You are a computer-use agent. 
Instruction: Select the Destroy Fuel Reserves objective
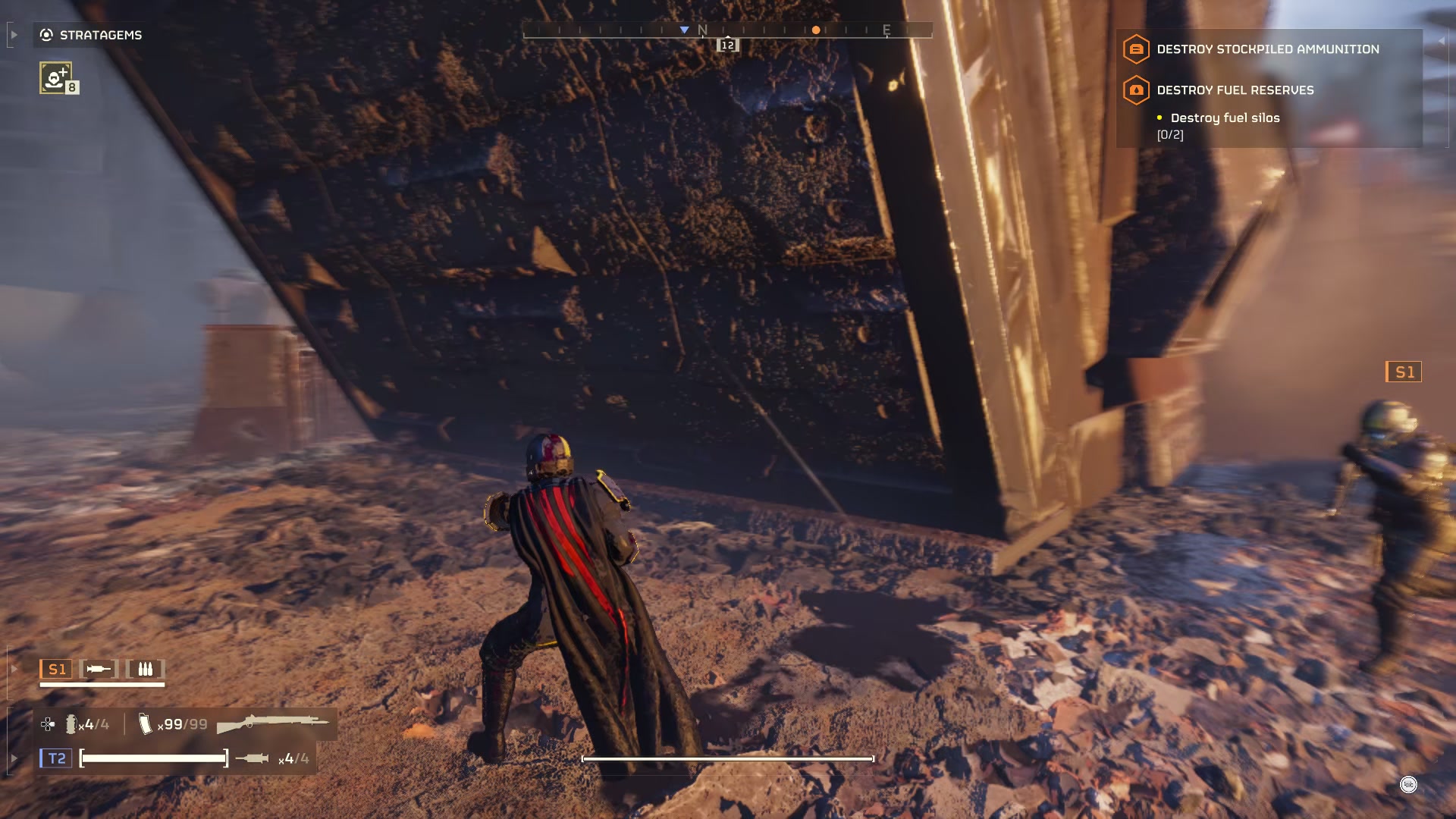(1235, 90)
